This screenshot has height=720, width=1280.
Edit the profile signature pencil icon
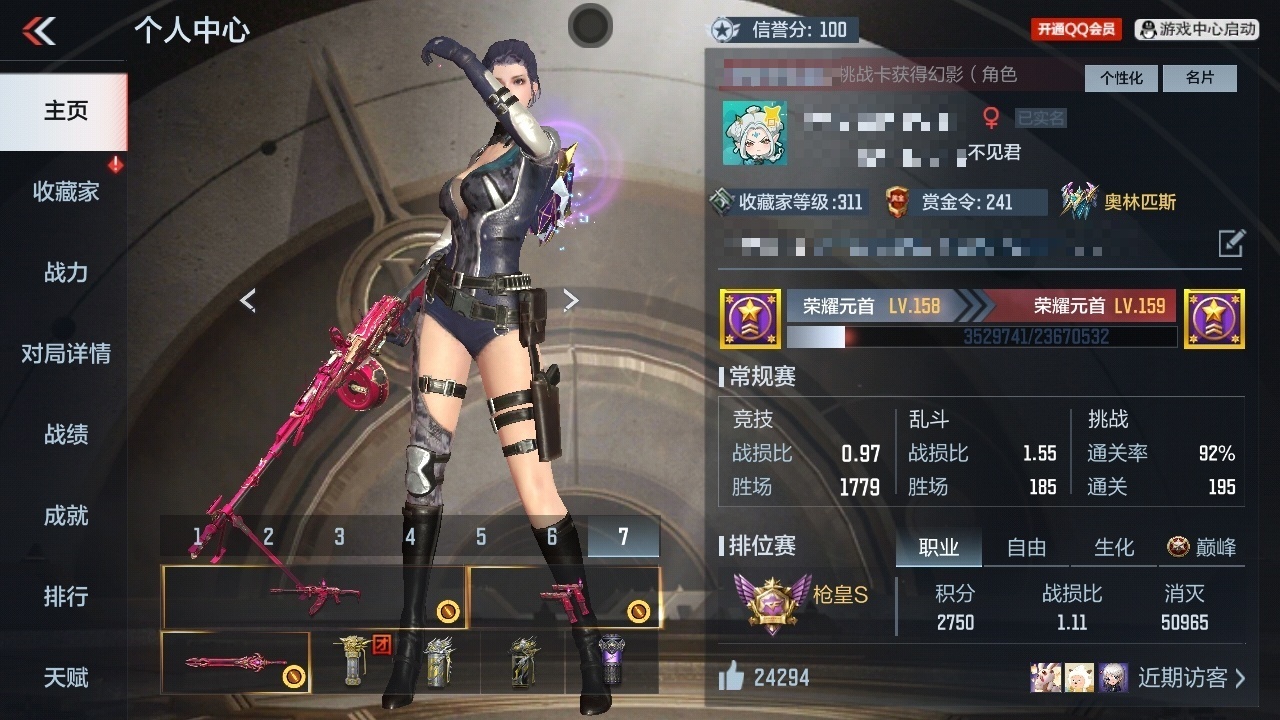(x=1231, y=243)
